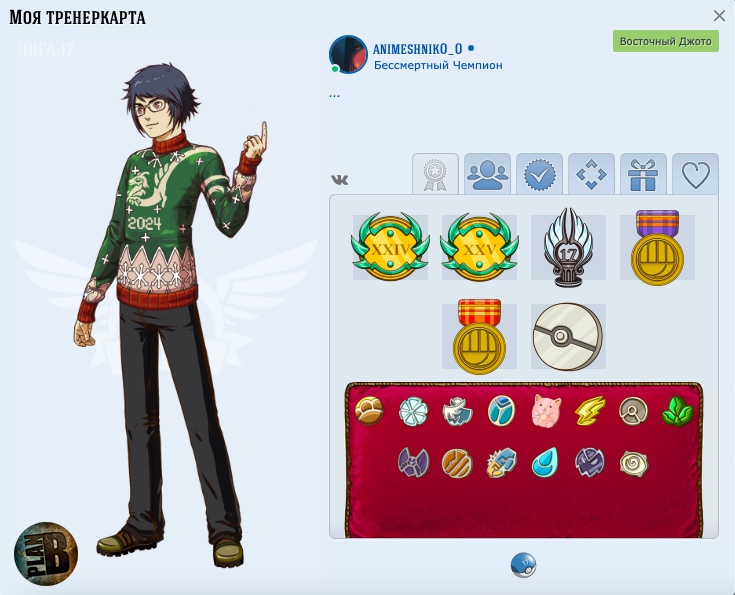Close the trainer card window
Viewport: 735px width, 595px height.
point(719,16)
